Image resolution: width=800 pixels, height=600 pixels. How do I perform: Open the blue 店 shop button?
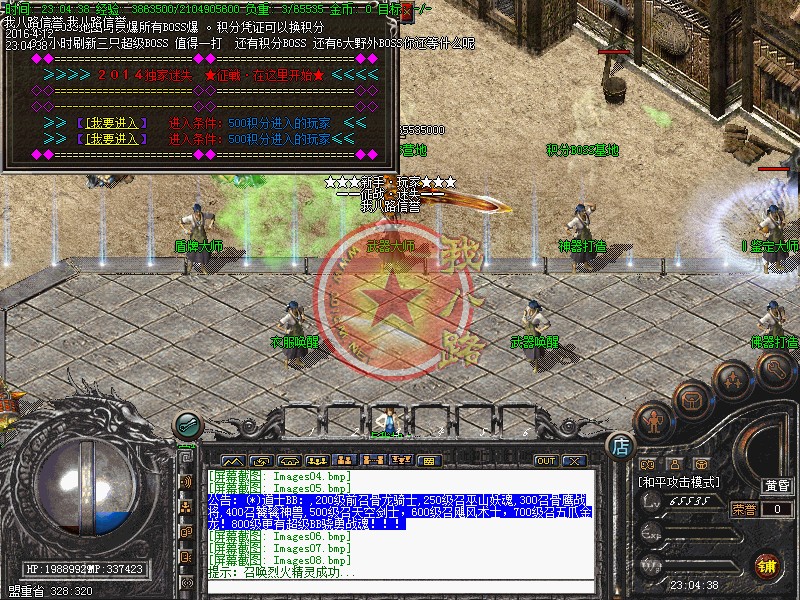point(621,446)
